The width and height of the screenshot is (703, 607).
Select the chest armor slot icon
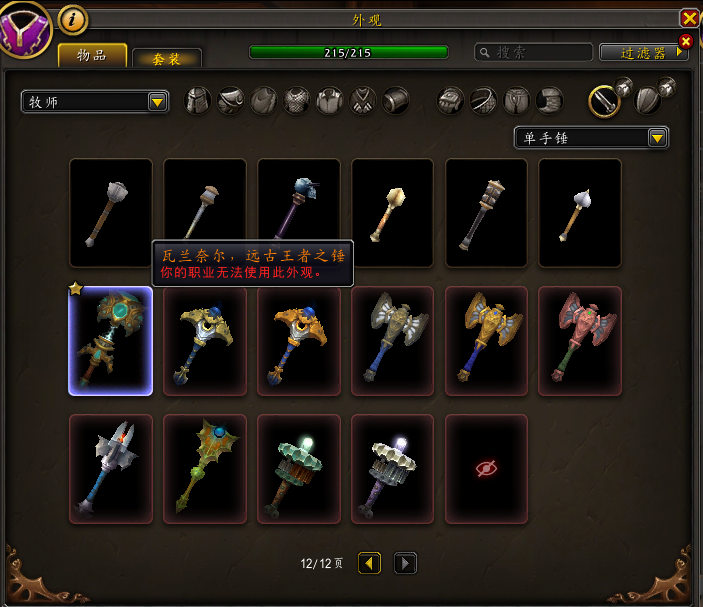pos(297,100)
